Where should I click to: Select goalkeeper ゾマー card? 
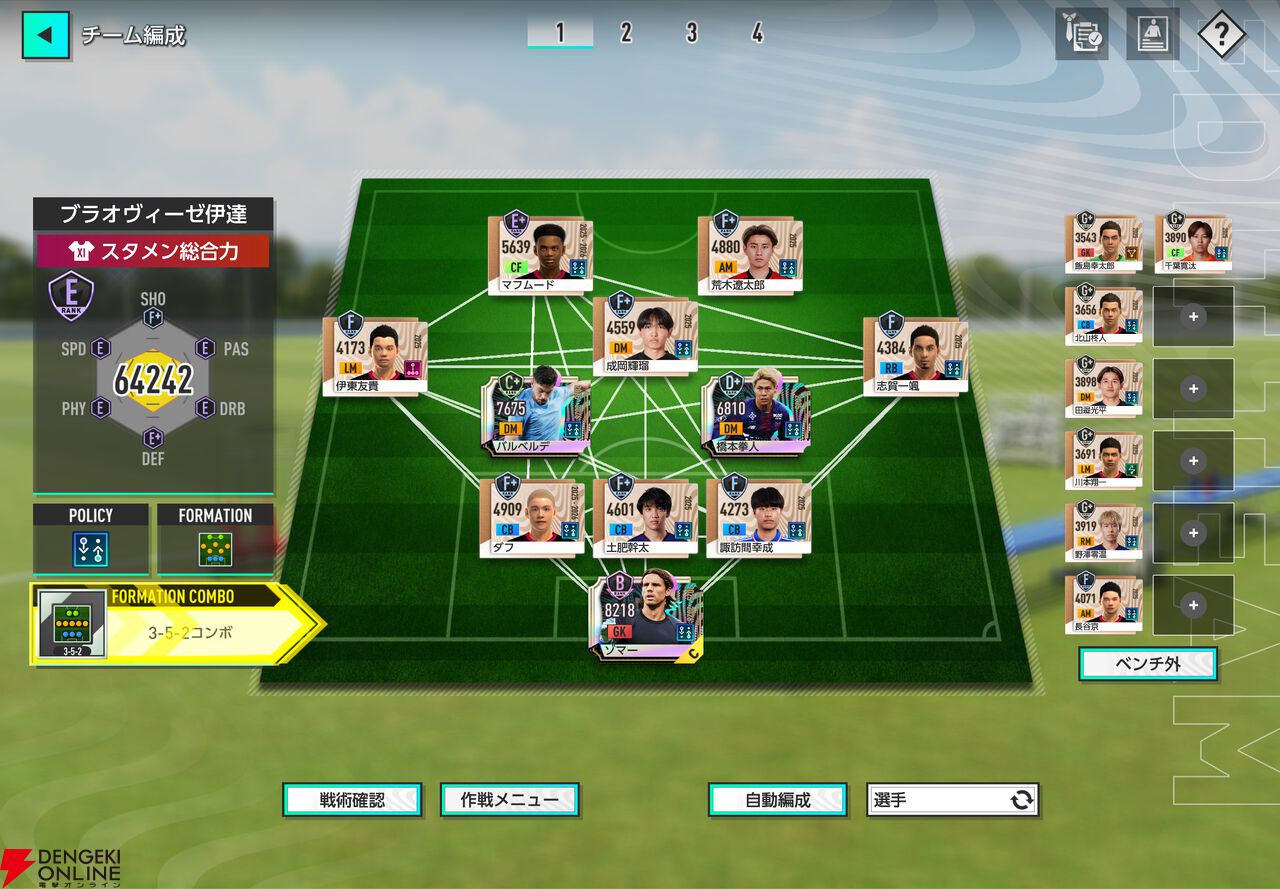pyautogui.click(x=646, y=615)
